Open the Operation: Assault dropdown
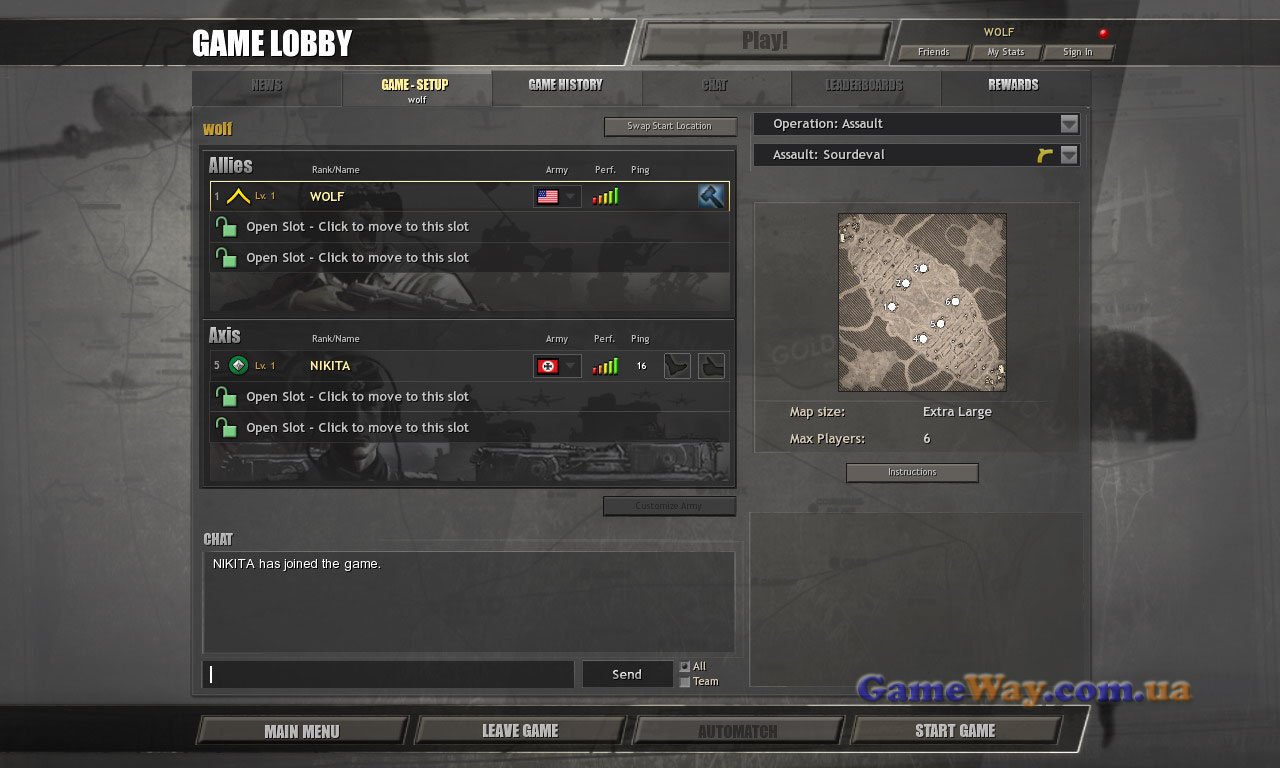This screenshot has height=768, width=1280. click(1069, 124)
